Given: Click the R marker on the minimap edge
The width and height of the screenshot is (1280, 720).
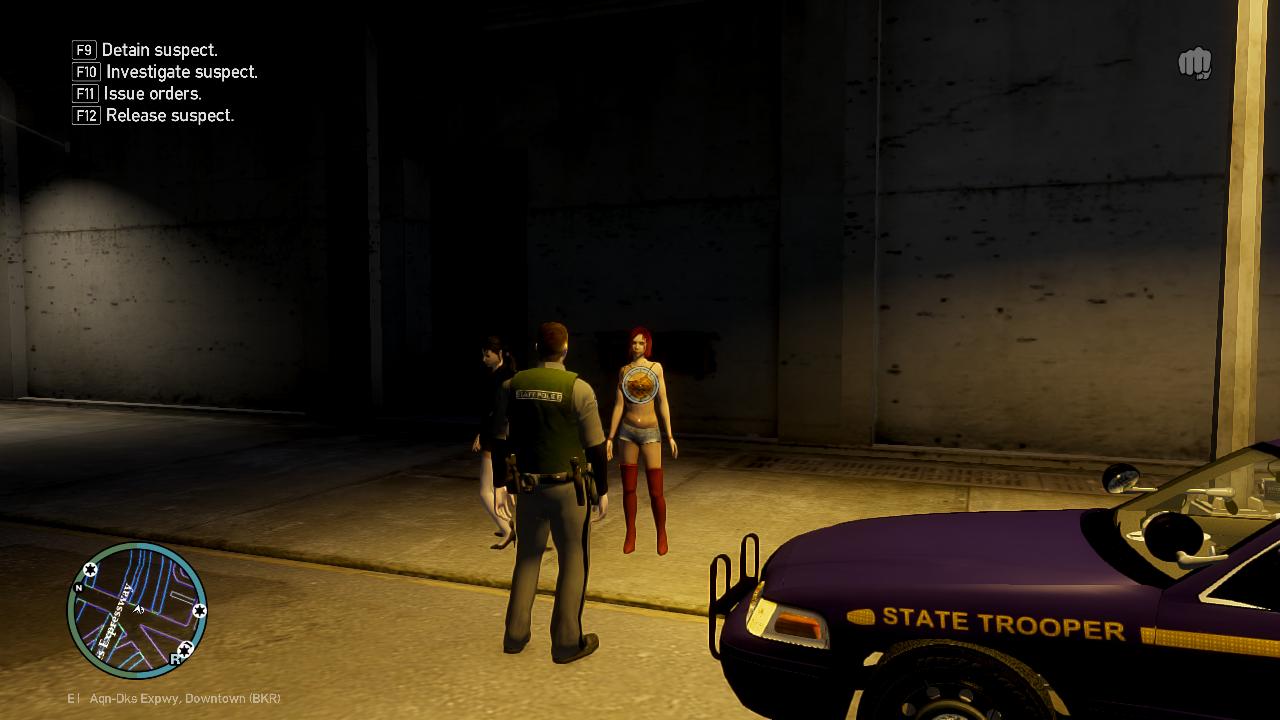Looking at the screenshot, I should pos(174,657).
